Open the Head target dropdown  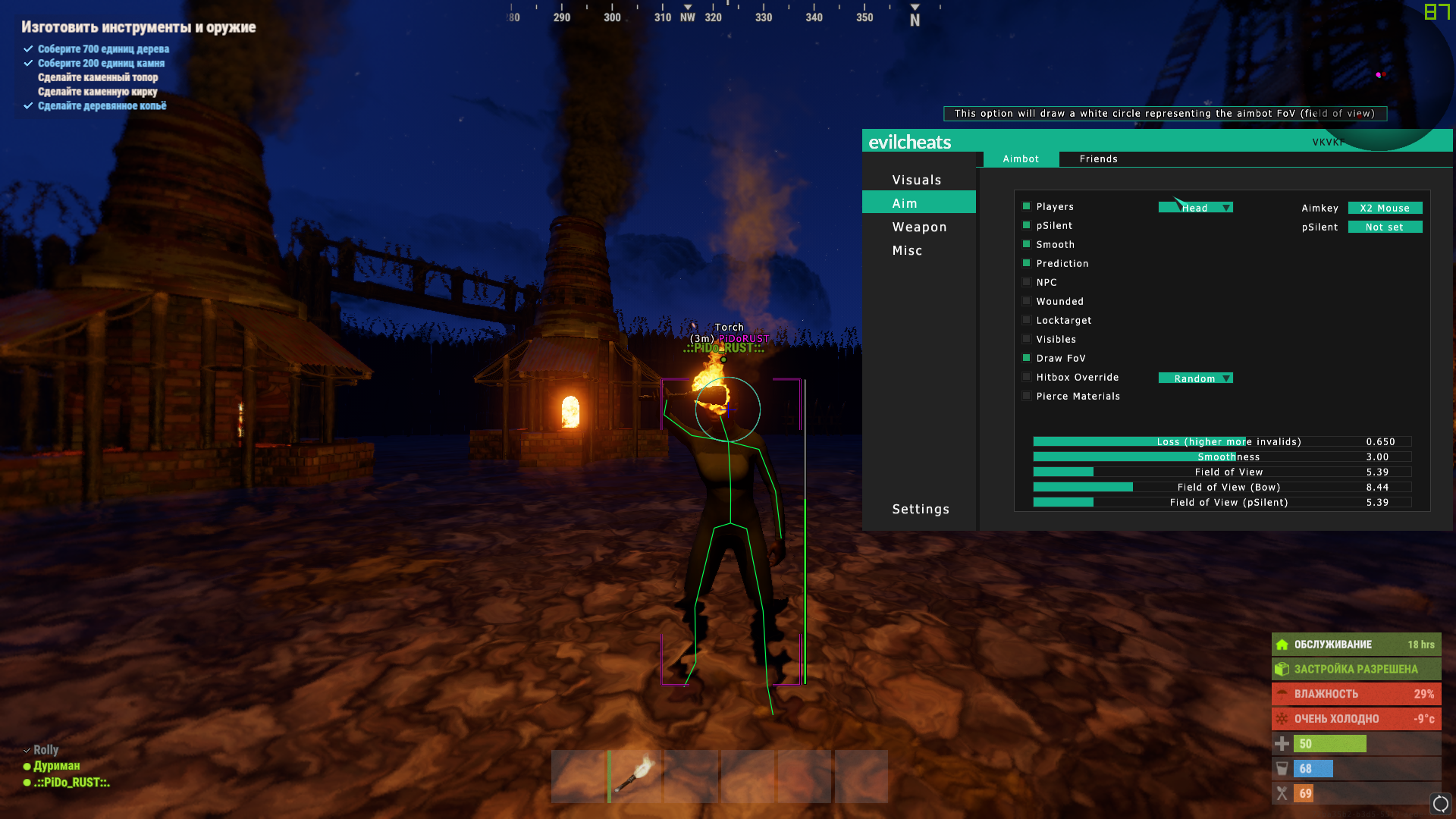(x=1195, y=208)
